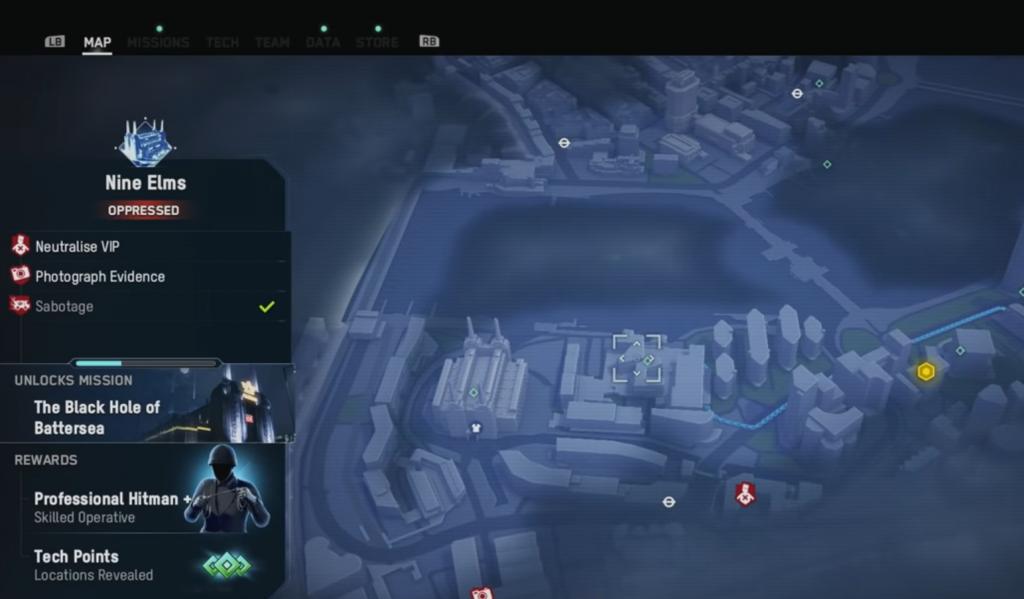The image size is (1024, 599).
Task: Go to the DATA tab
Action: click(323, 42)
